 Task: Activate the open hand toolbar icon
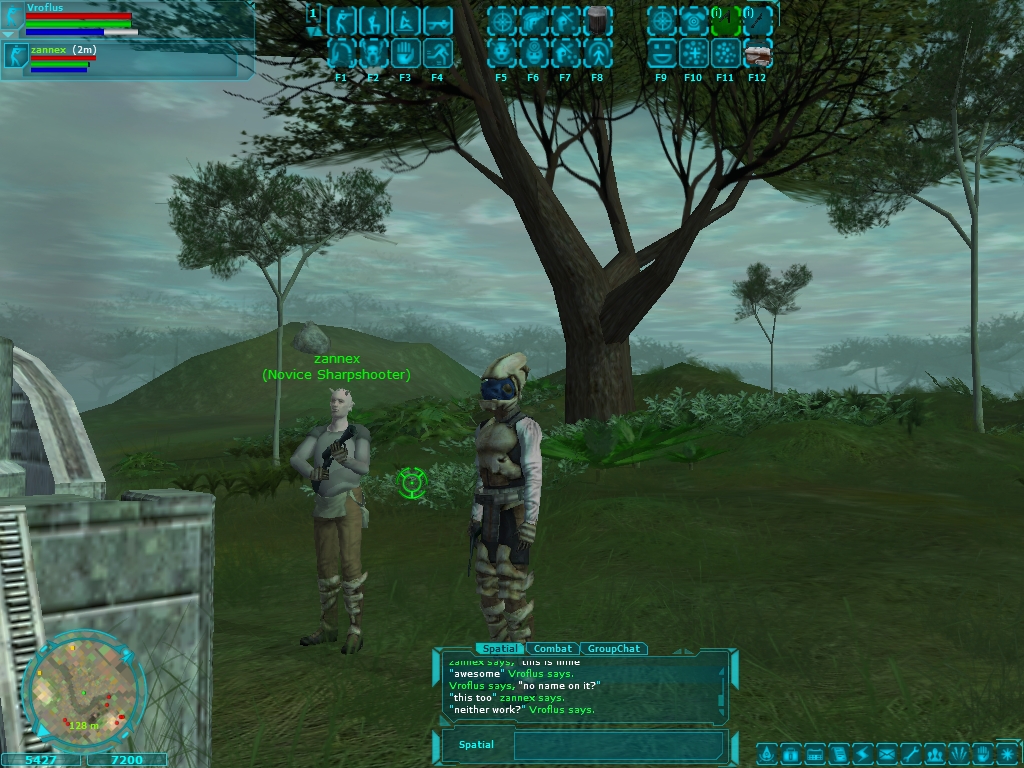point(405,53)
